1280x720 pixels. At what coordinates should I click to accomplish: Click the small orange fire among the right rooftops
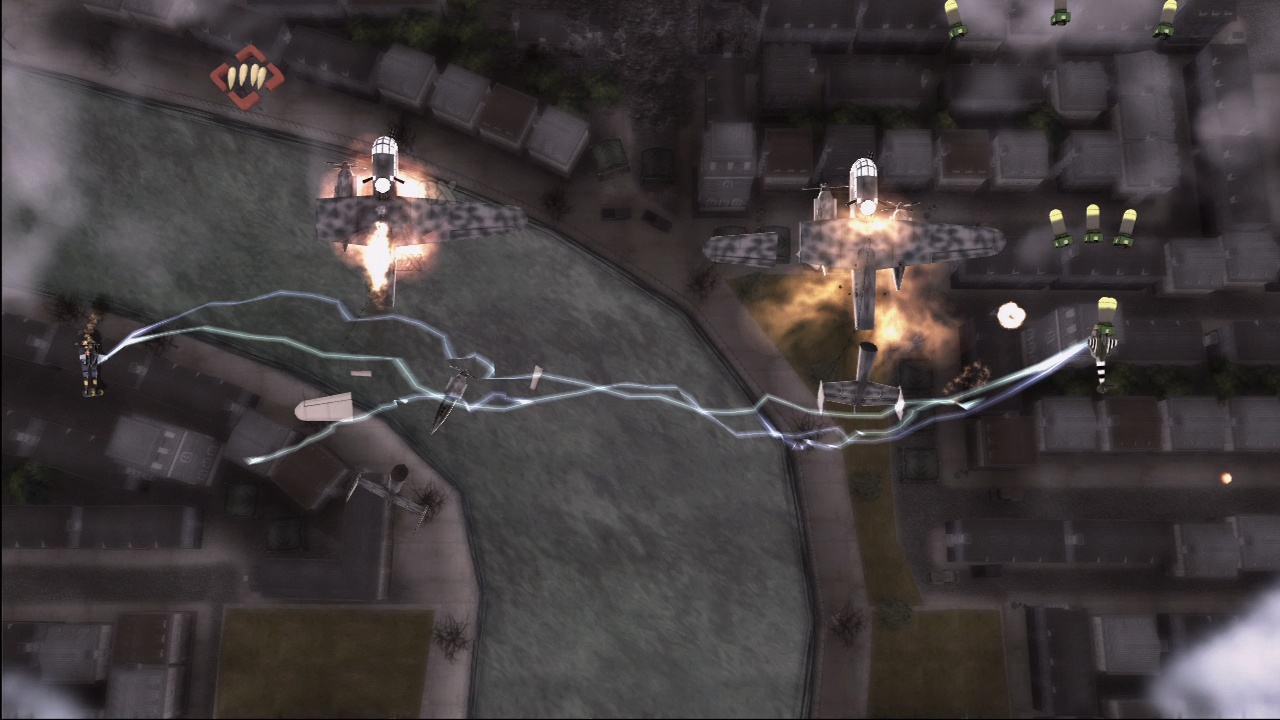[1225, 477]
